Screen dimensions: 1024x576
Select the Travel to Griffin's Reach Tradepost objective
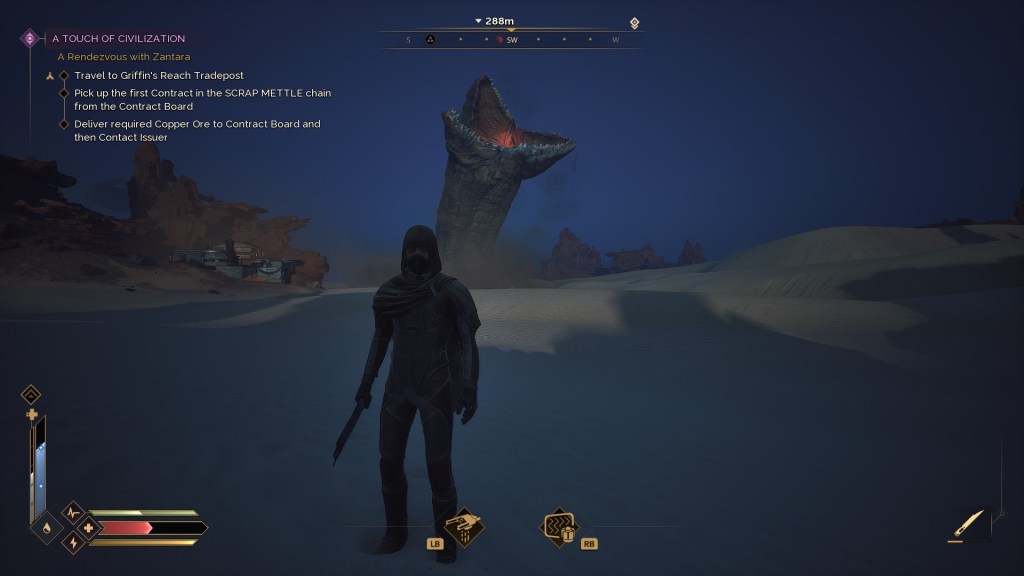coord(158,75)
